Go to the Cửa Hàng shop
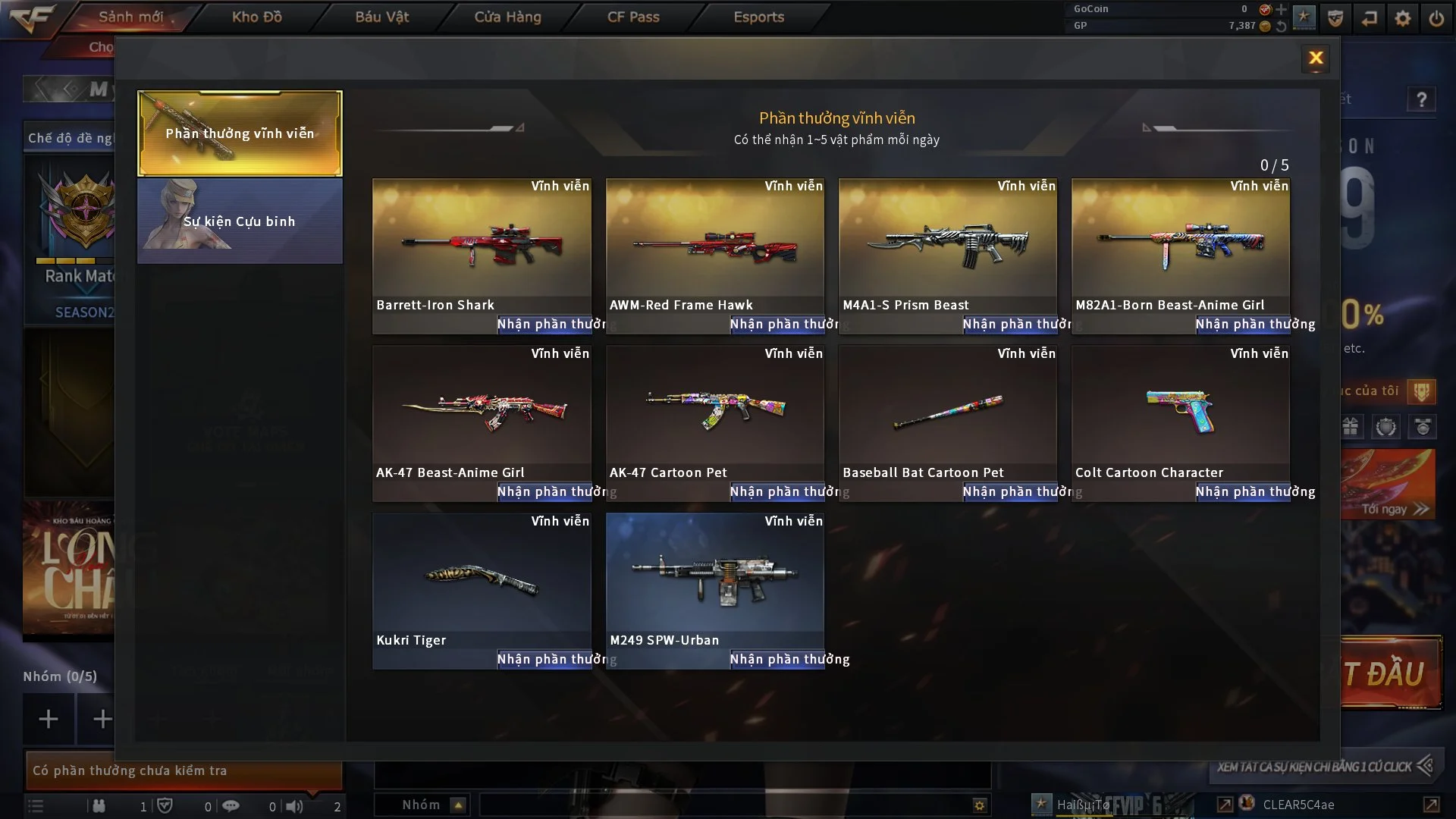1456x819 pixels. 507,17
